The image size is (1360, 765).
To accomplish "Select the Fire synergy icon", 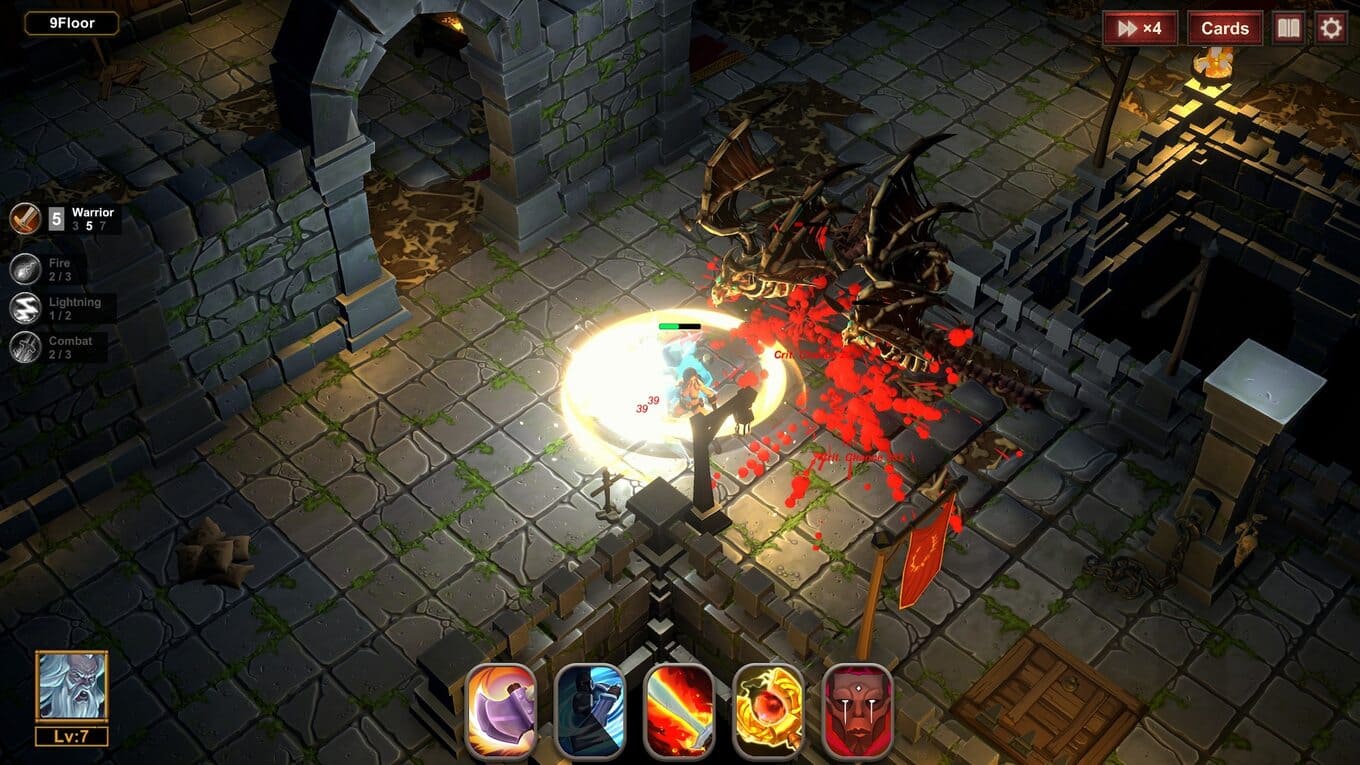I will click(26, 269).
